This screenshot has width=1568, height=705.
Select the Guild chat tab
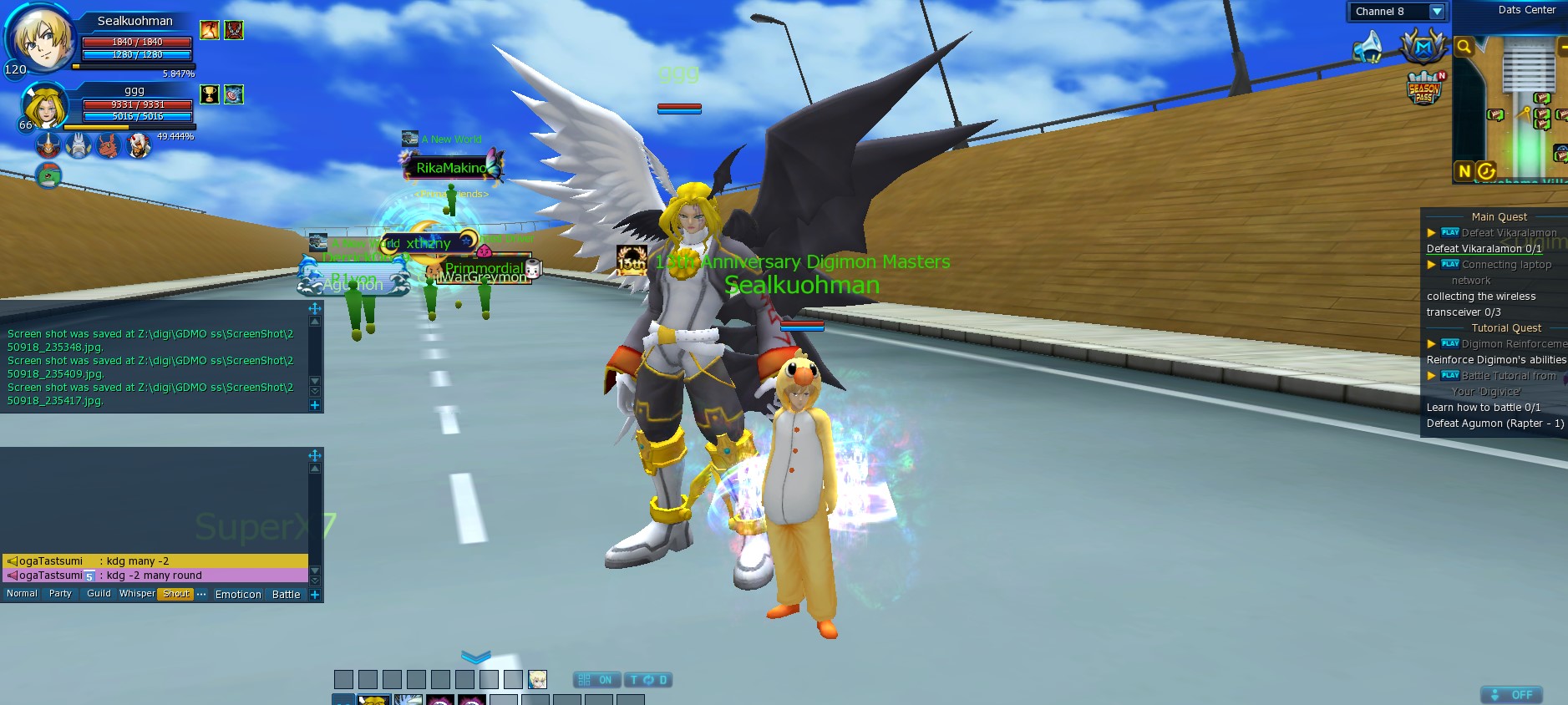coord(99,594)
